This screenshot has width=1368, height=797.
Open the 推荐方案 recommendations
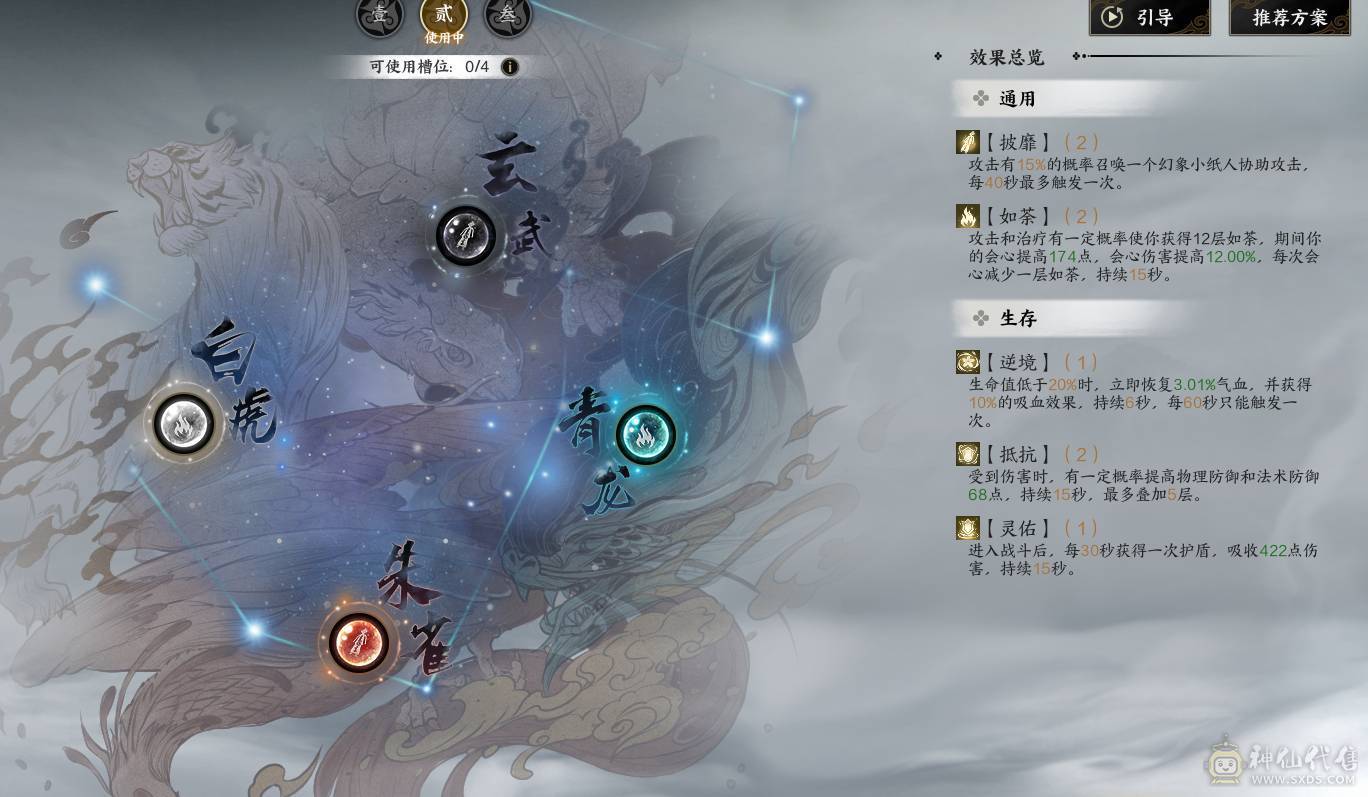point(1289,15)
